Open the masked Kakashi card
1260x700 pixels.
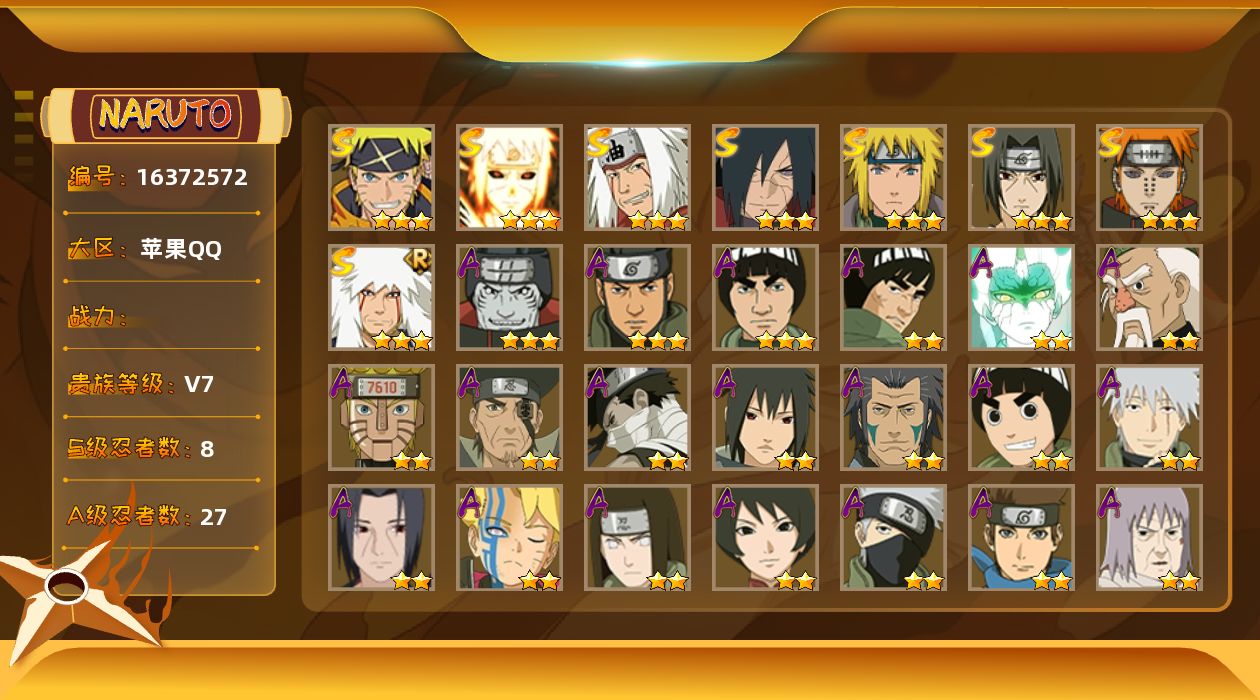tap(893, 538)
